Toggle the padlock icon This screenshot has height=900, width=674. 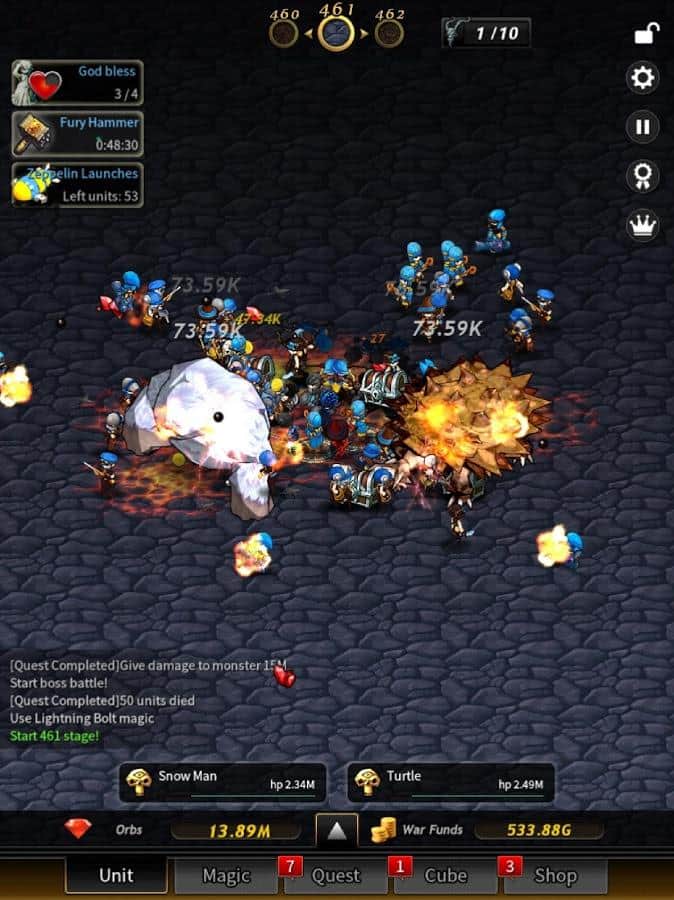(x=645, y=33)
